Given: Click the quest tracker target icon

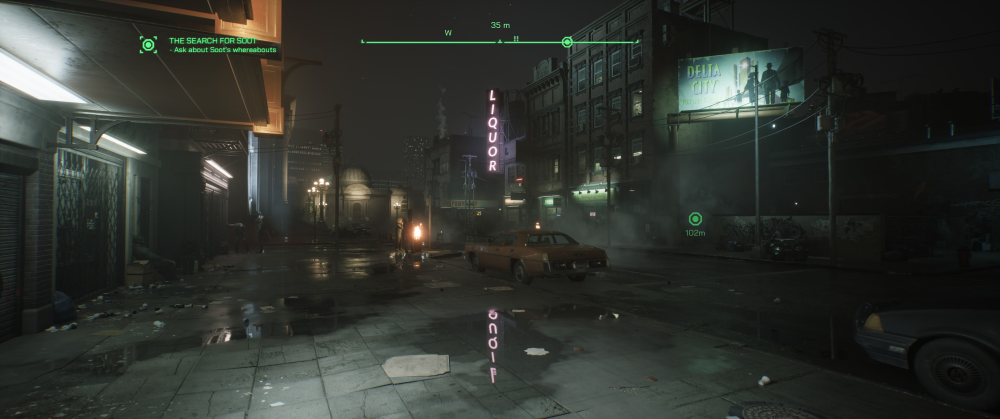Looking at the screenshot, I should point(148,44).
